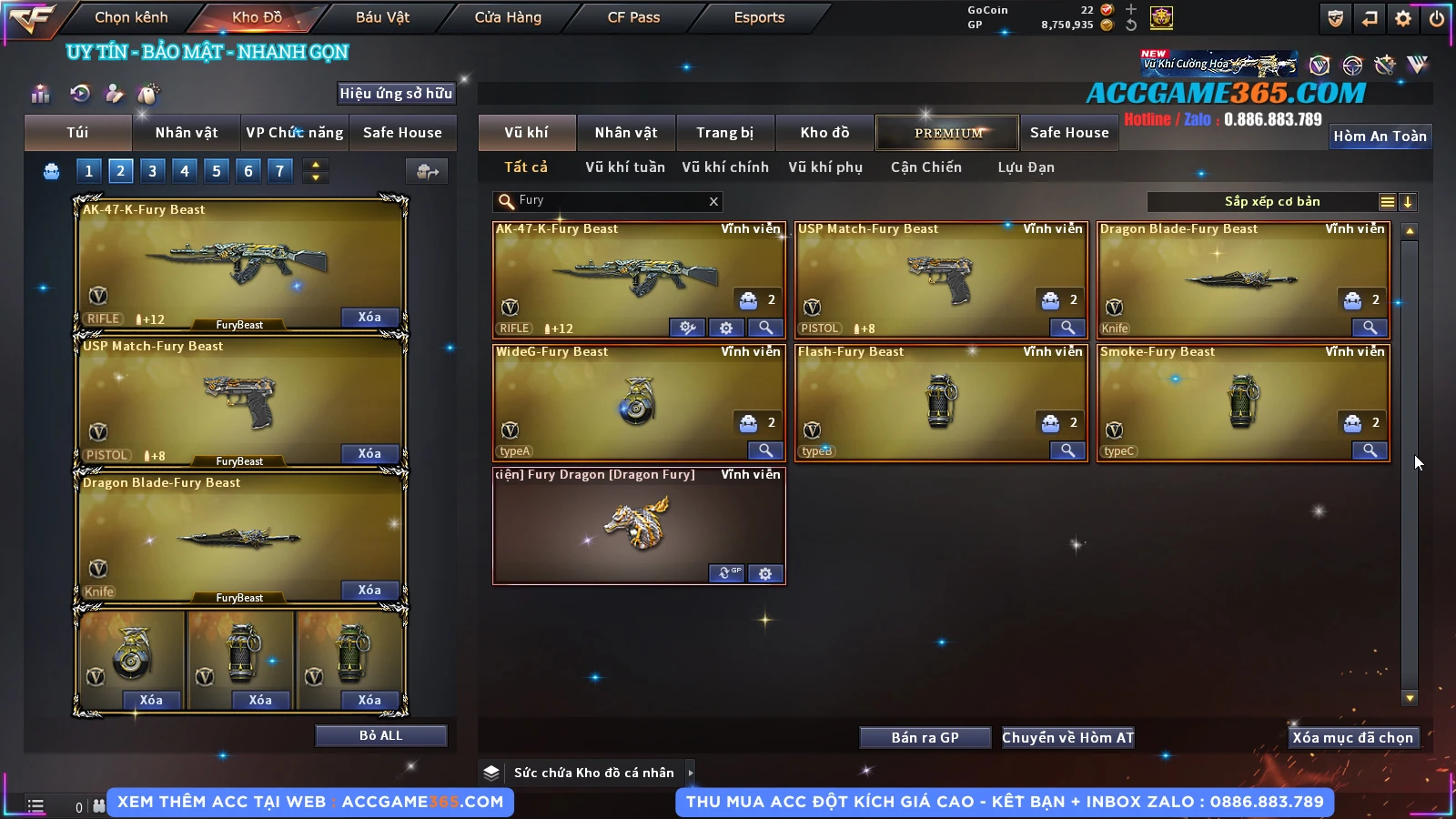This screenshot has height=819, width=1456.
Task: Open the settings gear icon
Action: [1403, 18]
